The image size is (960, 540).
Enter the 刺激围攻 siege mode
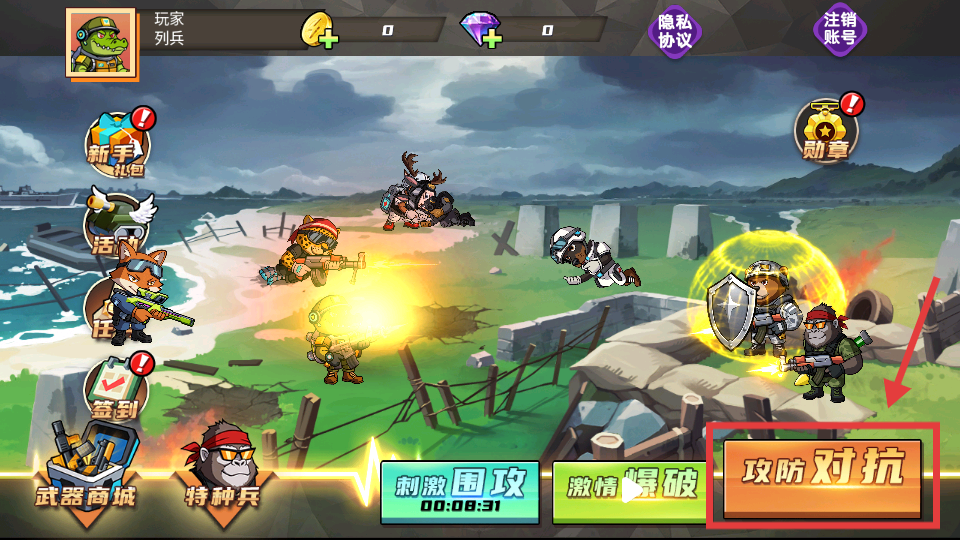[x=459, y=492]
